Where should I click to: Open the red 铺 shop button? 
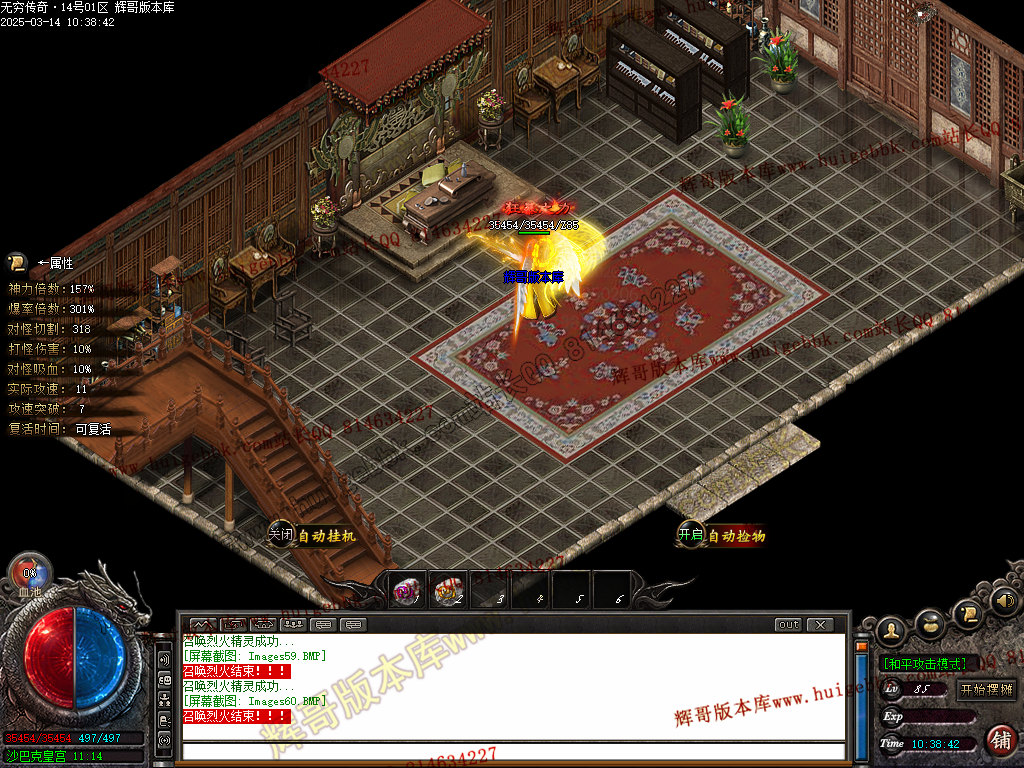pyautogui.click(x=1001, y=740)
